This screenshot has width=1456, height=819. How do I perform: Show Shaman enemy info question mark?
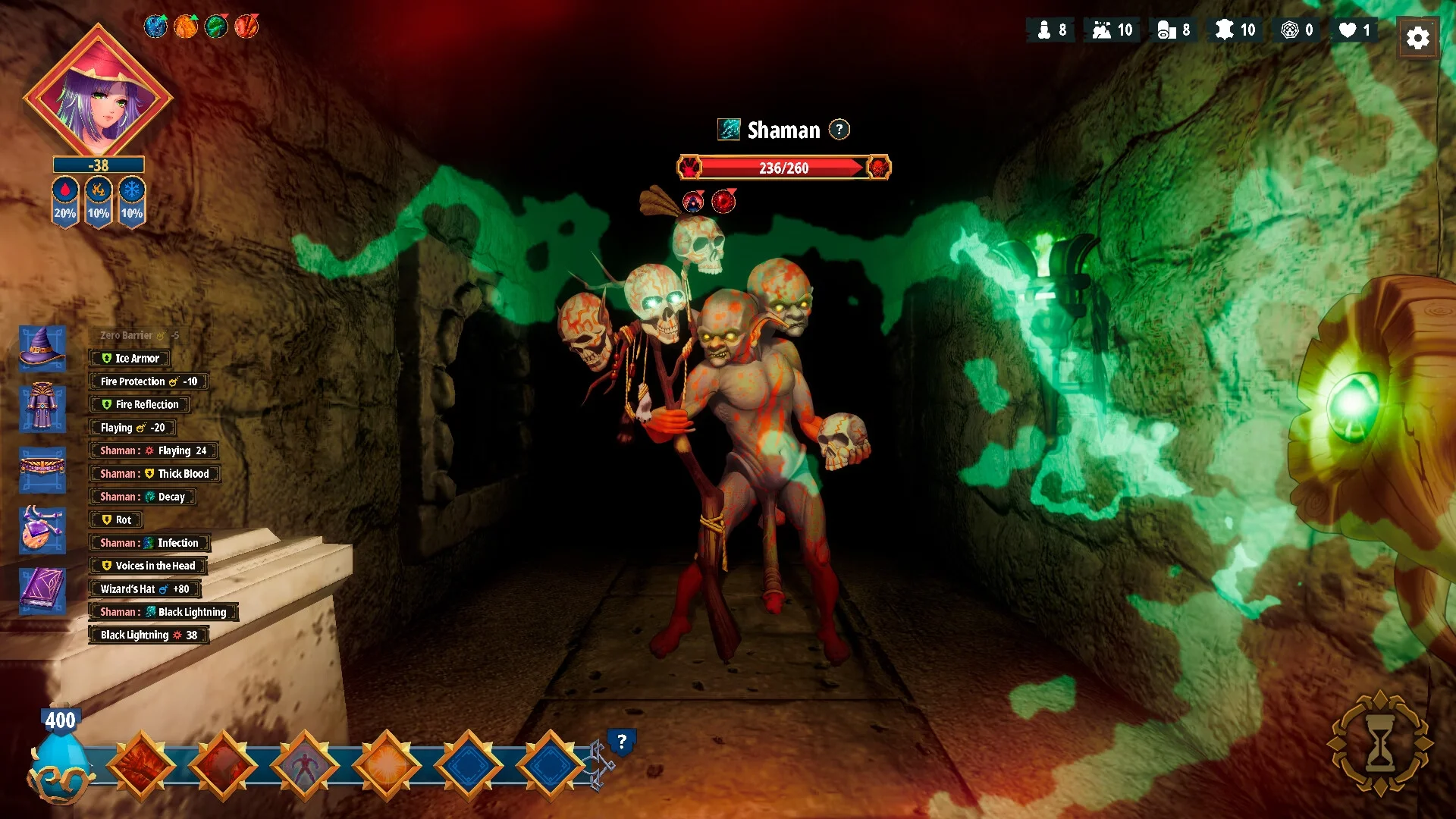point(839,130)
